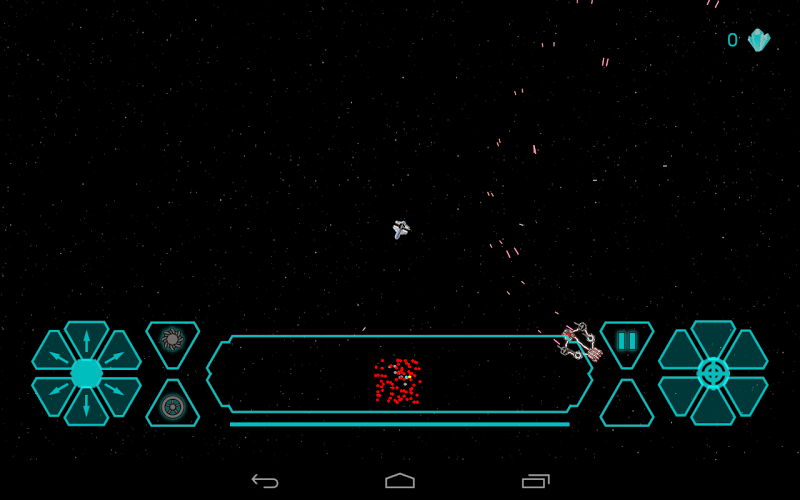
Task: Tap the crystal currency icon
Action: click(x=759, y=40)
